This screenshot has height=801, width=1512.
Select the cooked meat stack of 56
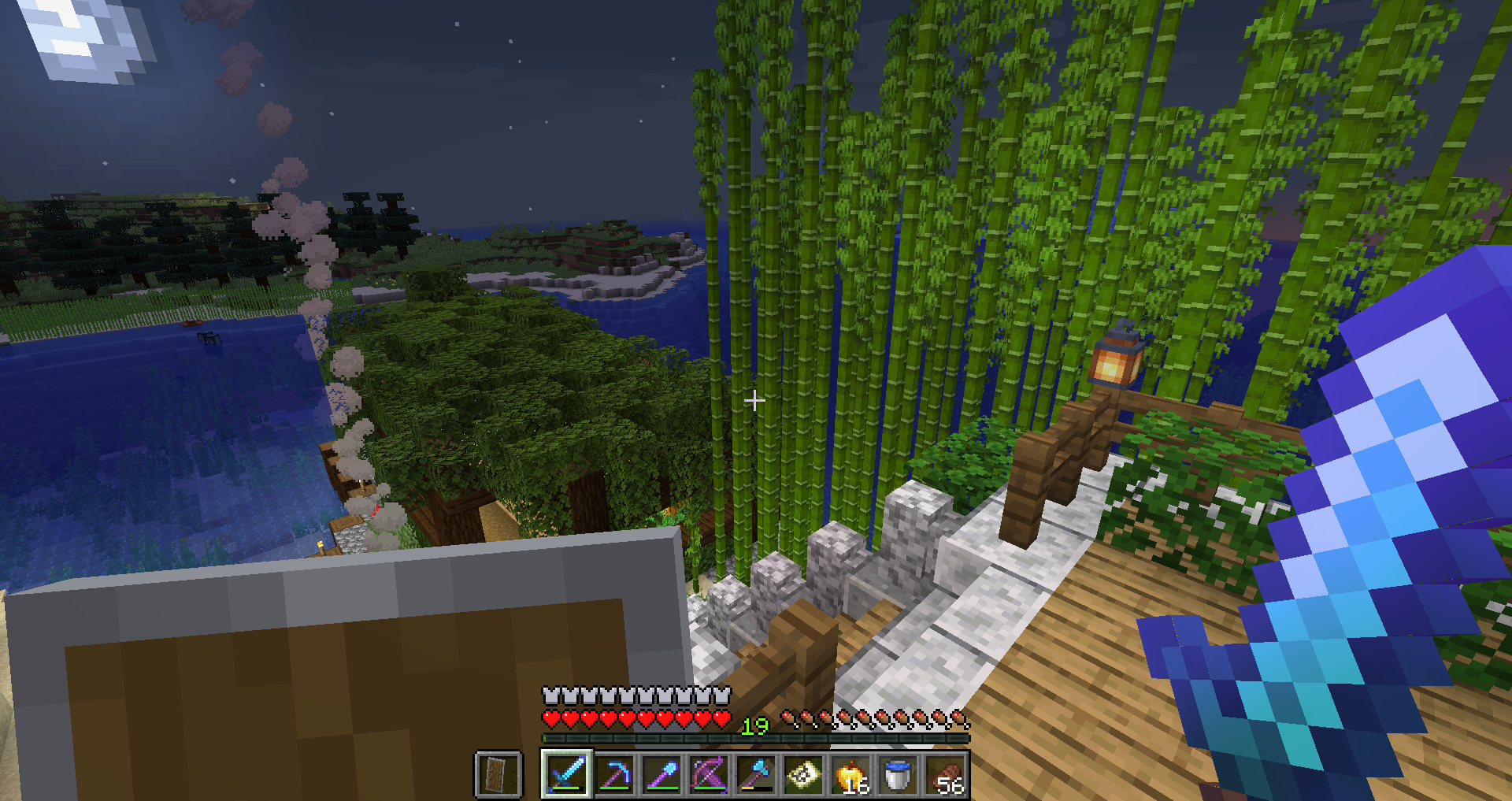point(945,774)
